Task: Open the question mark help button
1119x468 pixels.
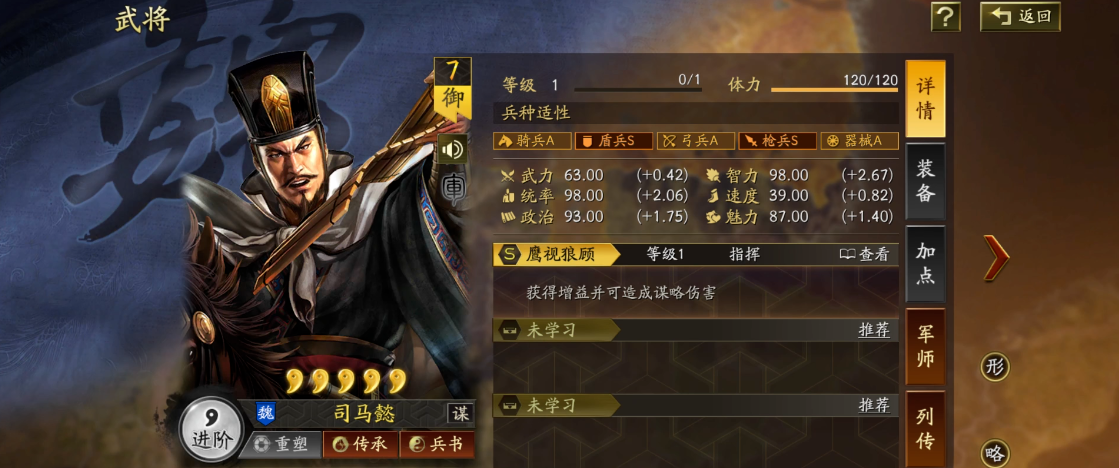Action: click(945, 17)
